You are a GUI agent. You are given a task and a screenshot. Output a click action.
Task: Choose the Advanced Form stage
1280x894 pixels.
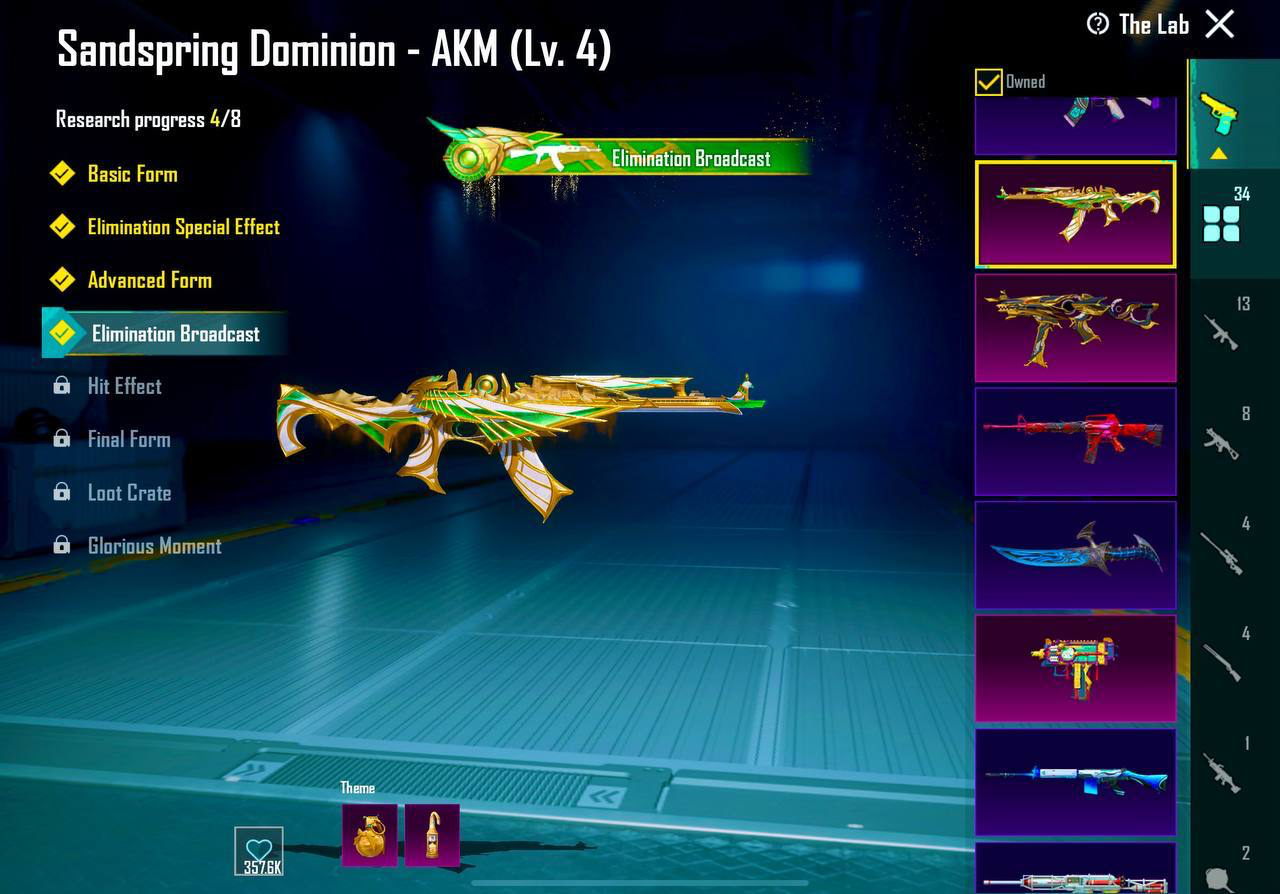149,280
